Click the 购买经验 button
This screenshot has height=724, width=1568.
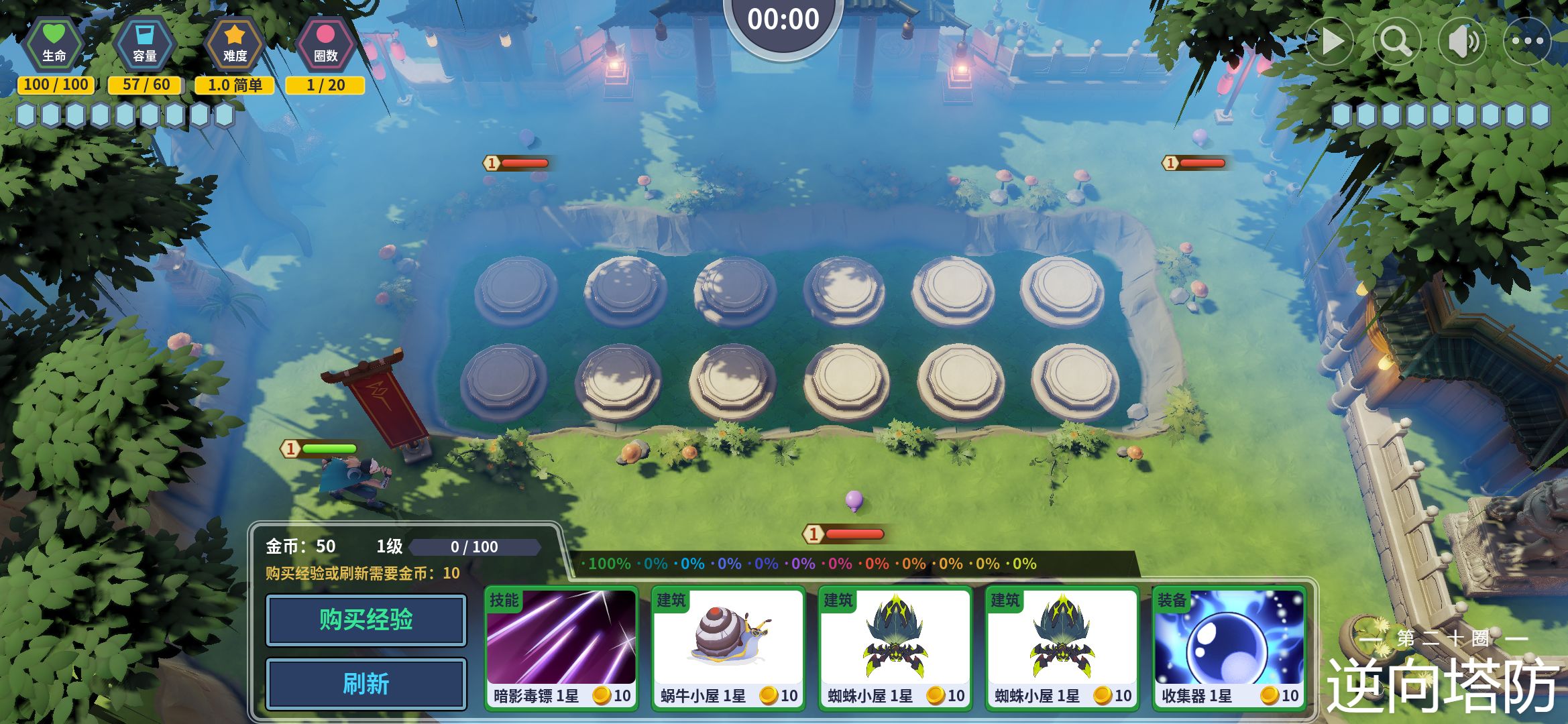[x=366, y=620]
